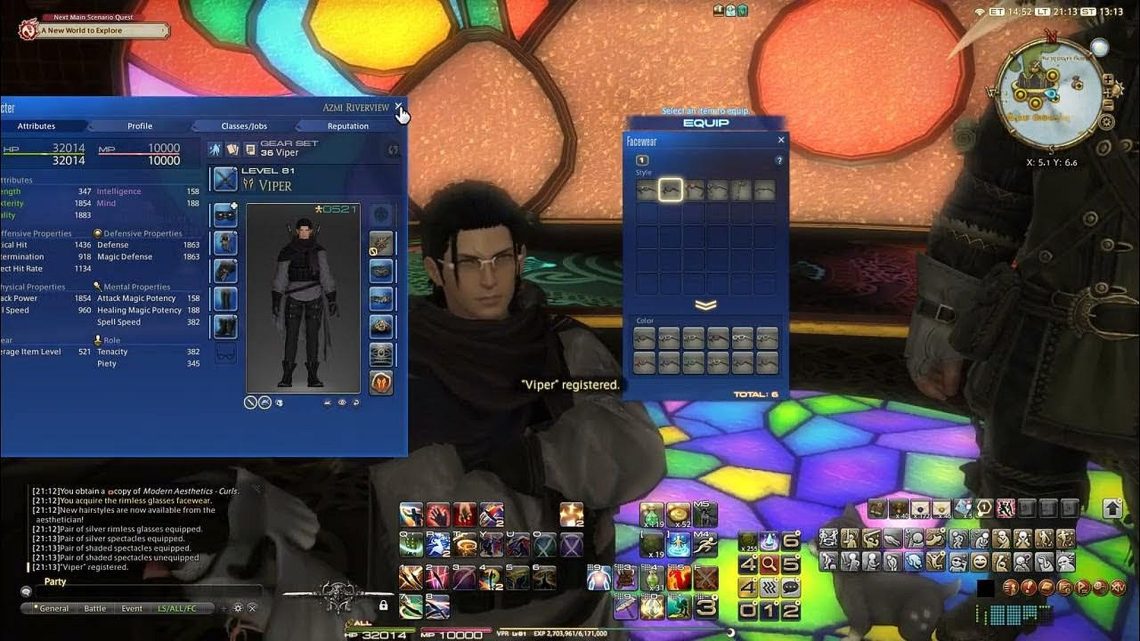Viewport: 1140px width, 641px height.
Task: Switch chat to the General tab
Action: pos(53,608)
